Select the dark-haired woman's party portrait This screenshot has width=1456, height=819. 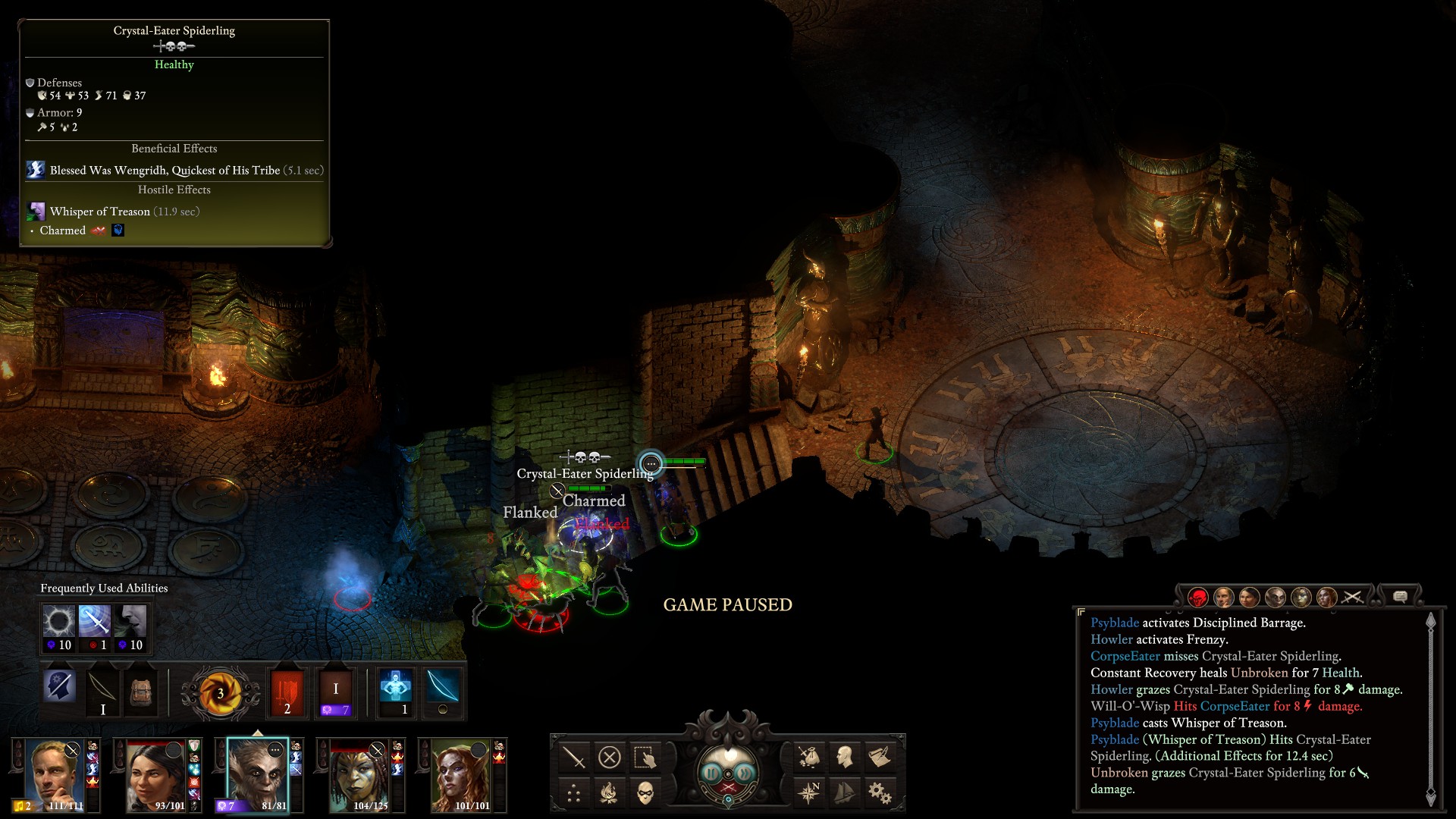click(x=155, y=775)
